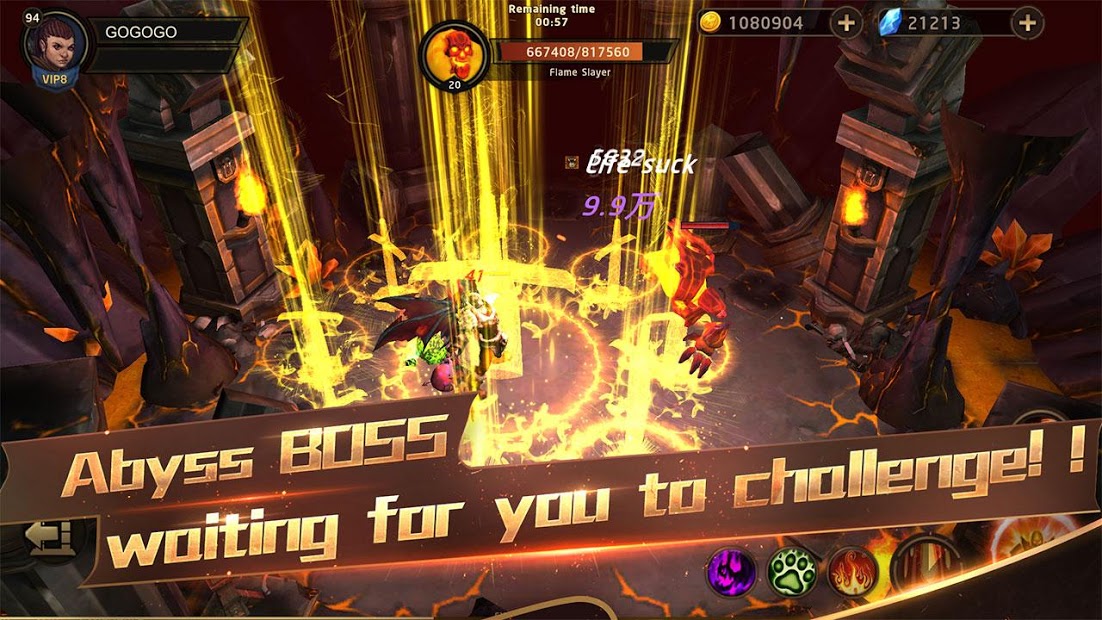
Task: Add diamonds with the gem plus button
Action: point(1027,23)
